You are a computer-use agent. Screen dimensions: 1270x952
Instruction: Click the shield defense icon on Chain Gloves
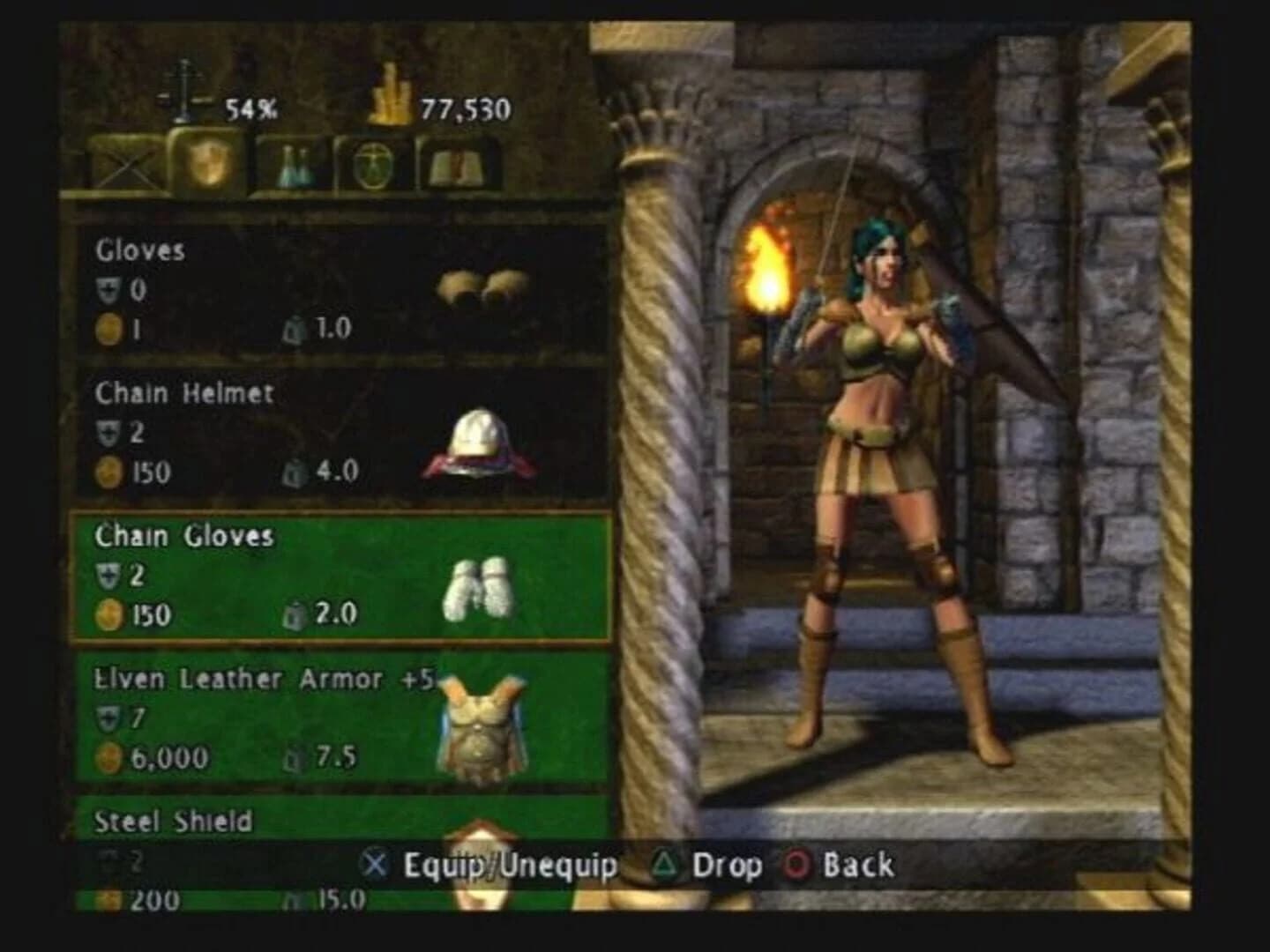coord(108,574)
